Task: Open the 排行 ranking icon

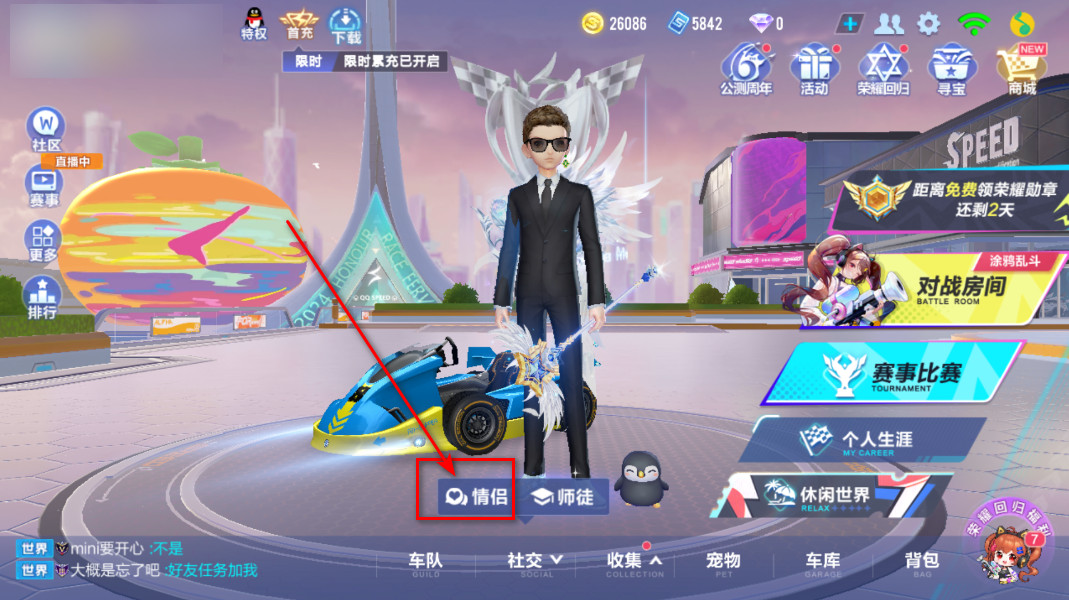Action: point(42,297)
